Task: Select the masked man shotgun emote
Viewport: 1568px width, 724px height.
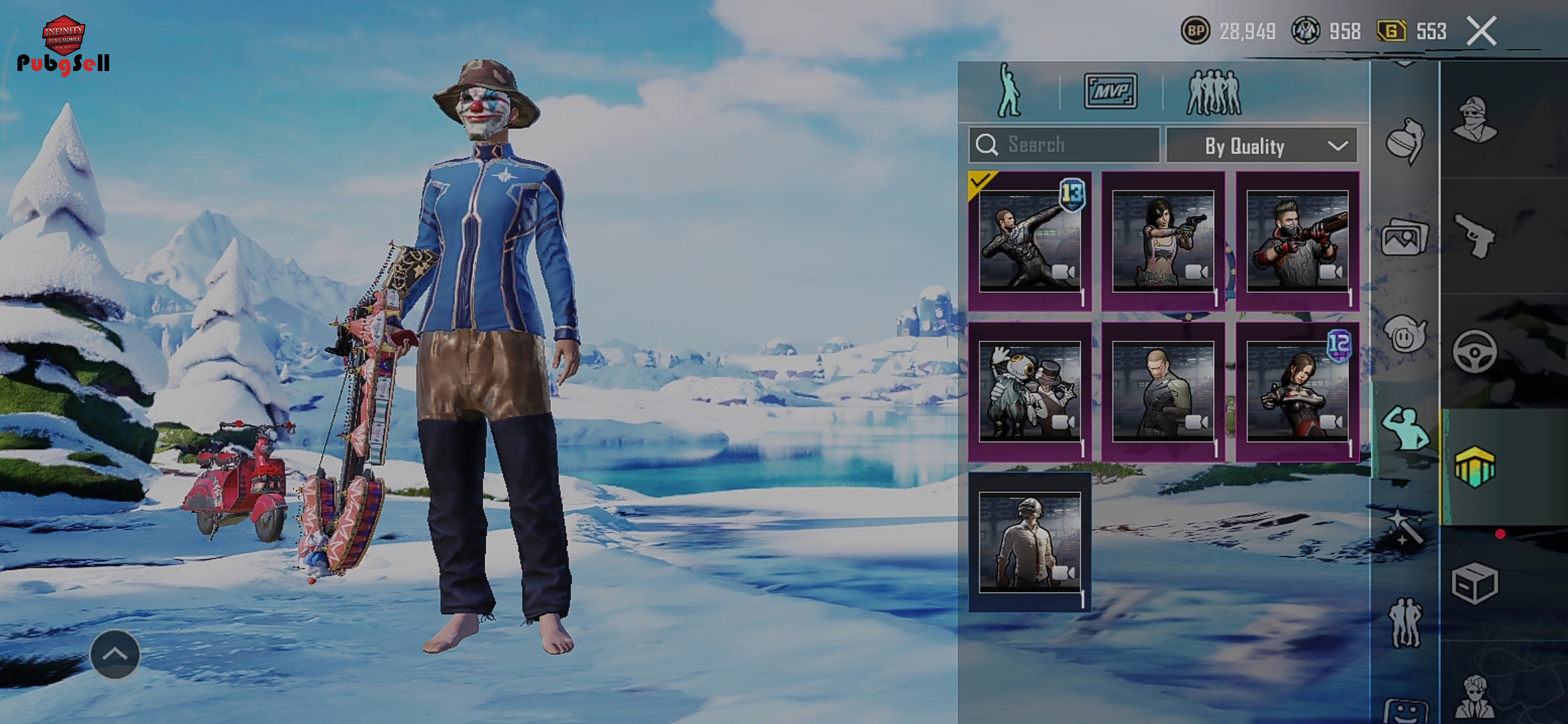Action: (x=1297, y=241)
